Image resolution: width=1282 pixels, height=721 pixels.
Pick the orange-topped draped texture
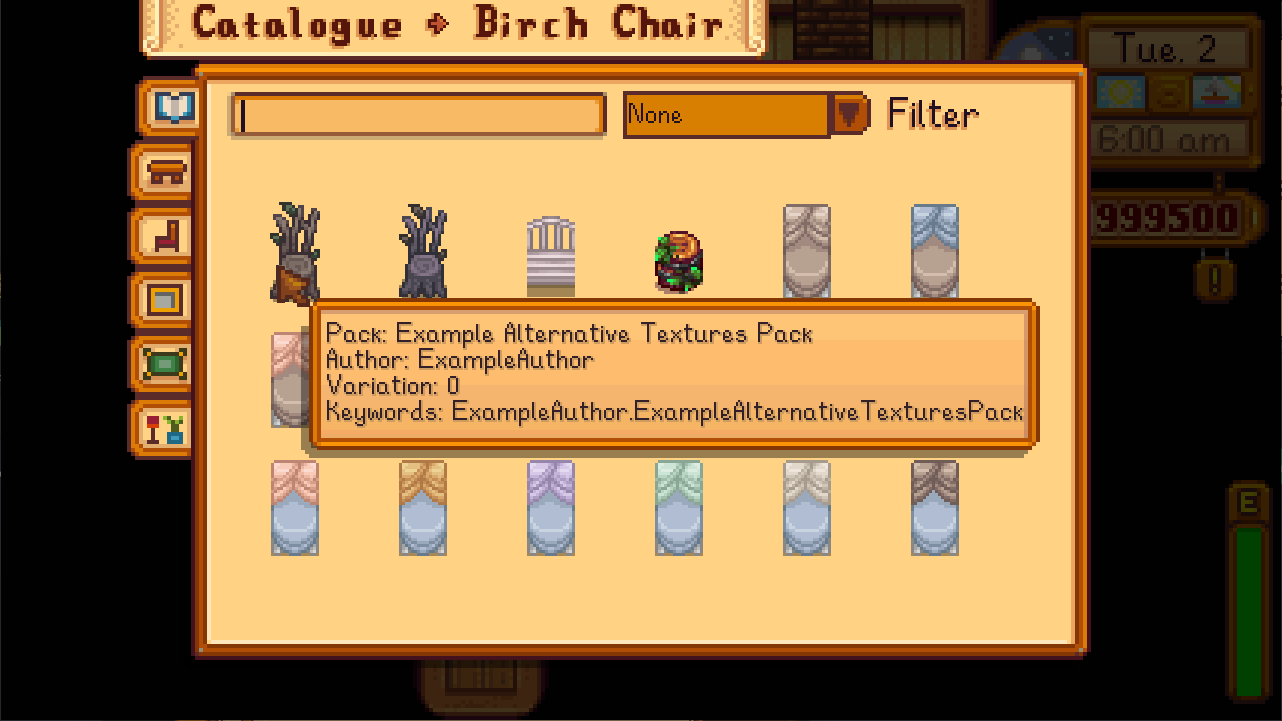point(423,507)
